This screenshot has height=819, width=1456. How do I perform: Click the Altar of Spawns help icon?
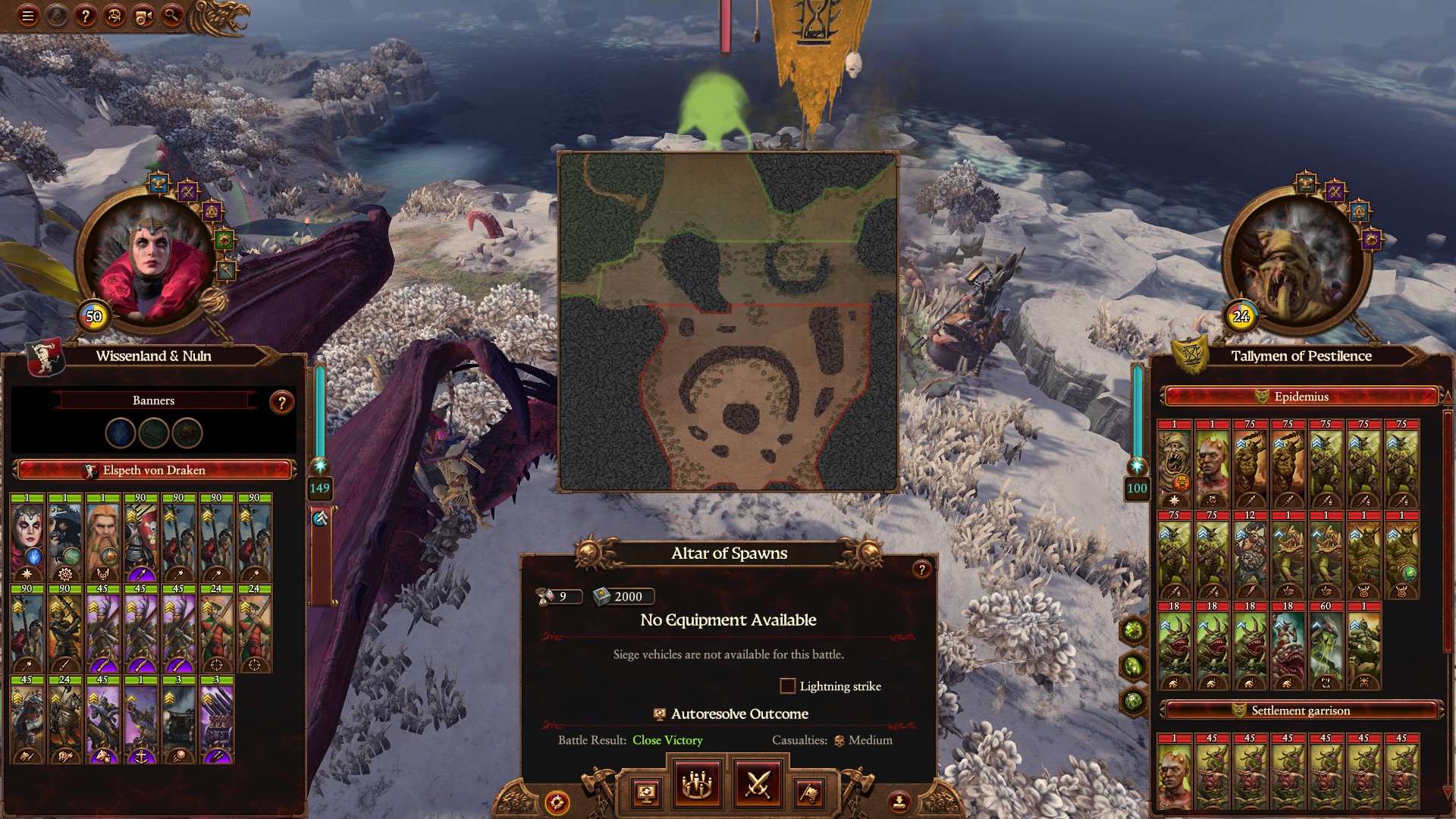(x=921, y=568)
